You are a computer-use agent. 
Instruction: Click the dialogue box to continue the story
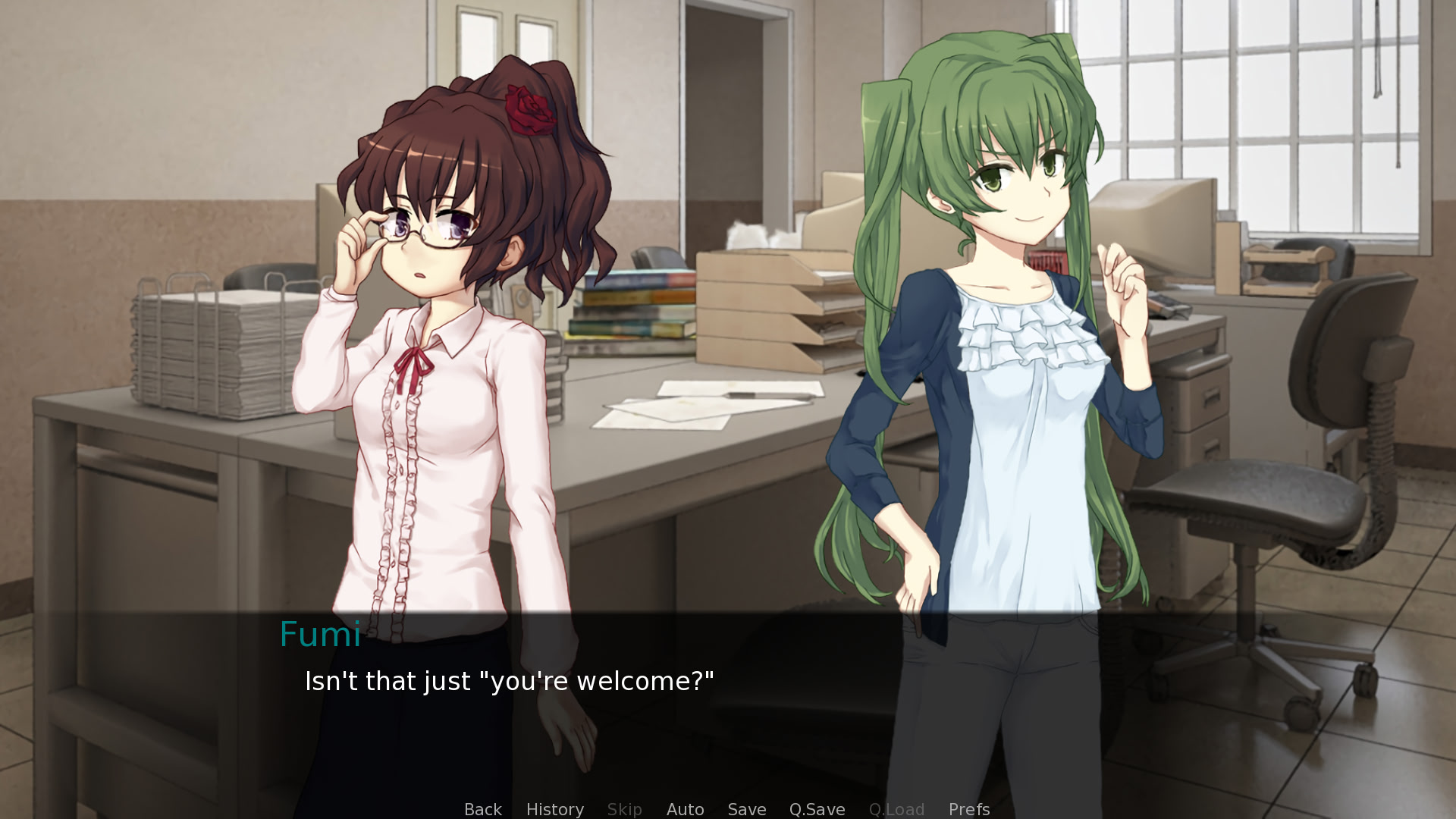[728, 690]
